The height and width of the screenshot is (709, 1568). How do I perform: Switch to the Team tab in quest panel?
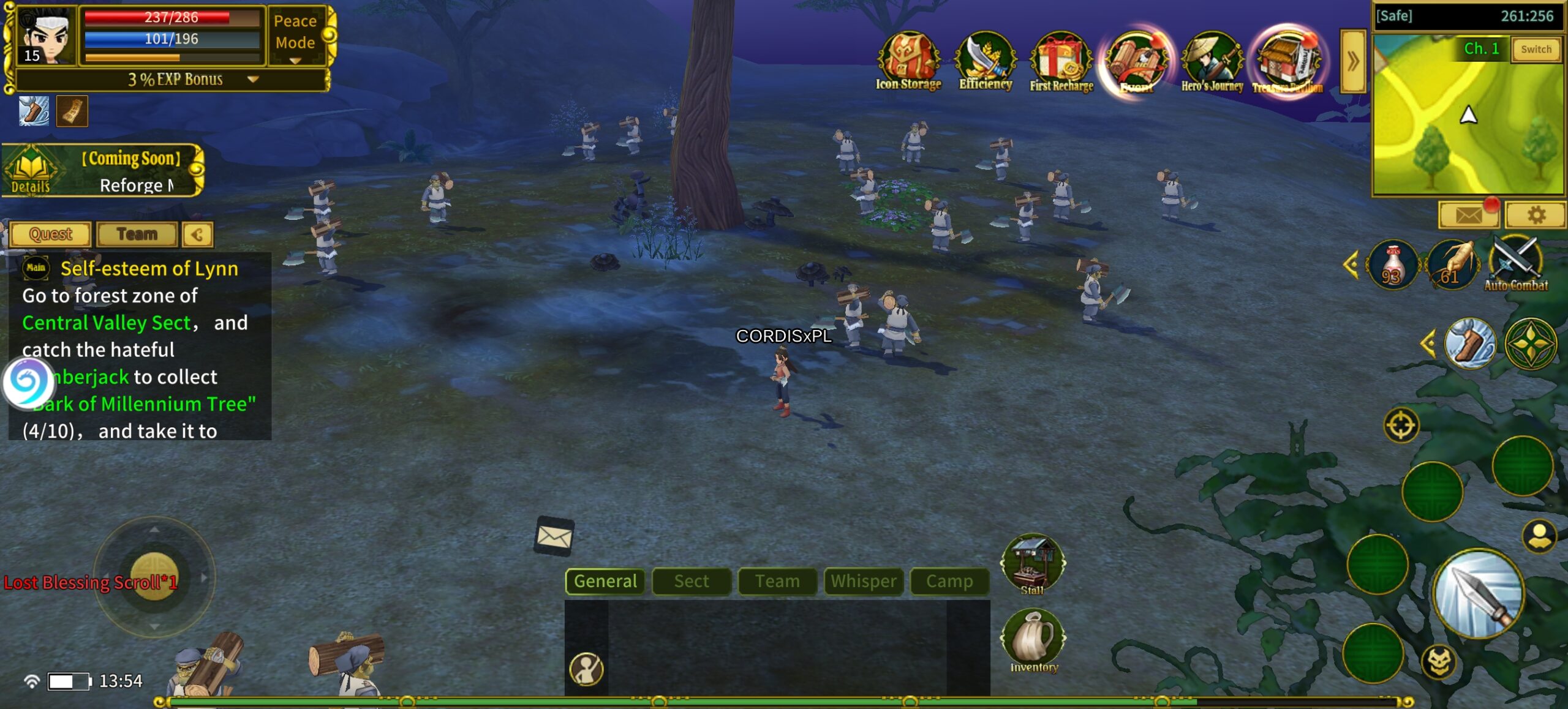click(137, 234)
